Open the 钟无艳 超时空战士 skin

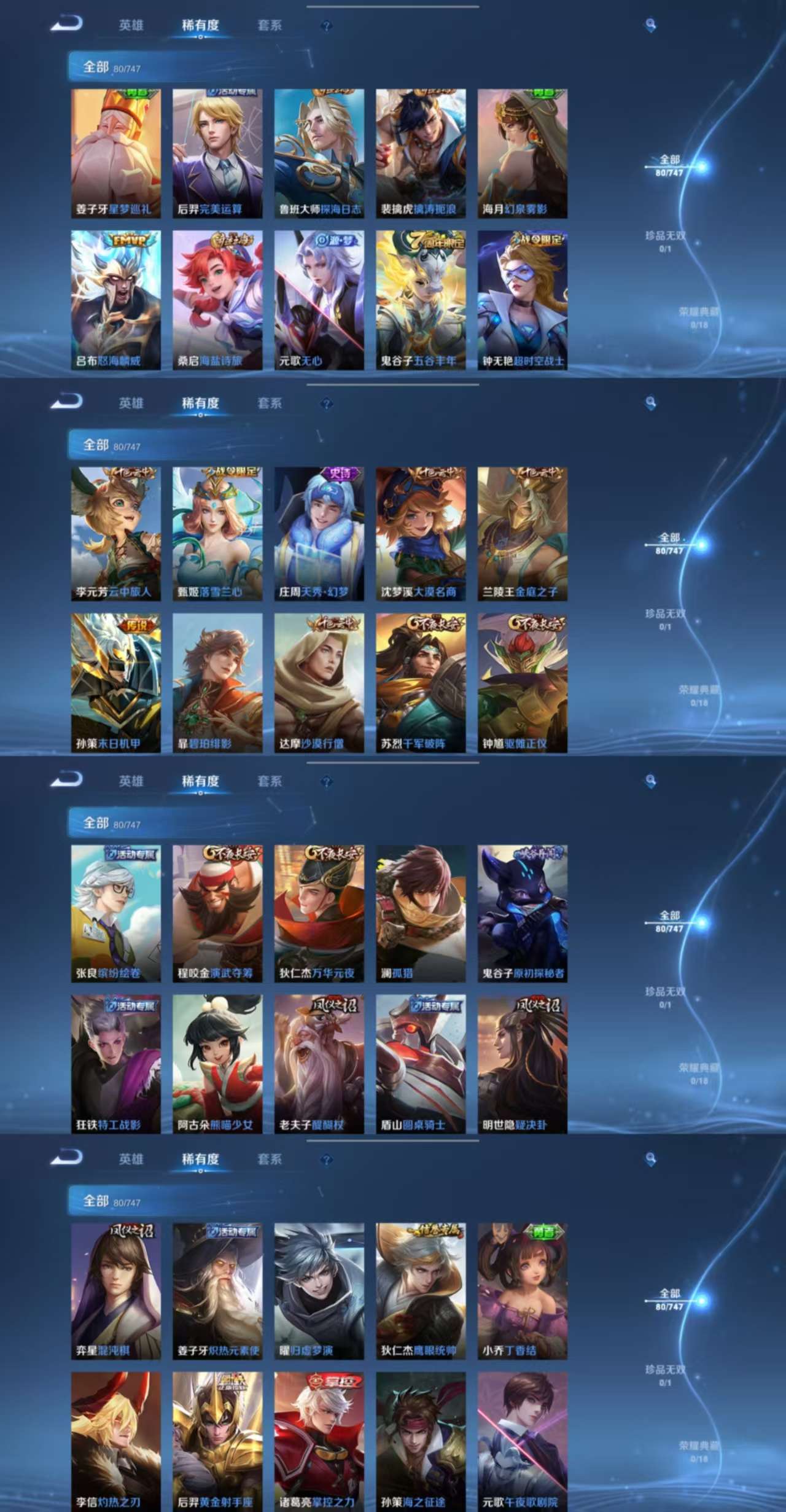(x=522, y=300)
